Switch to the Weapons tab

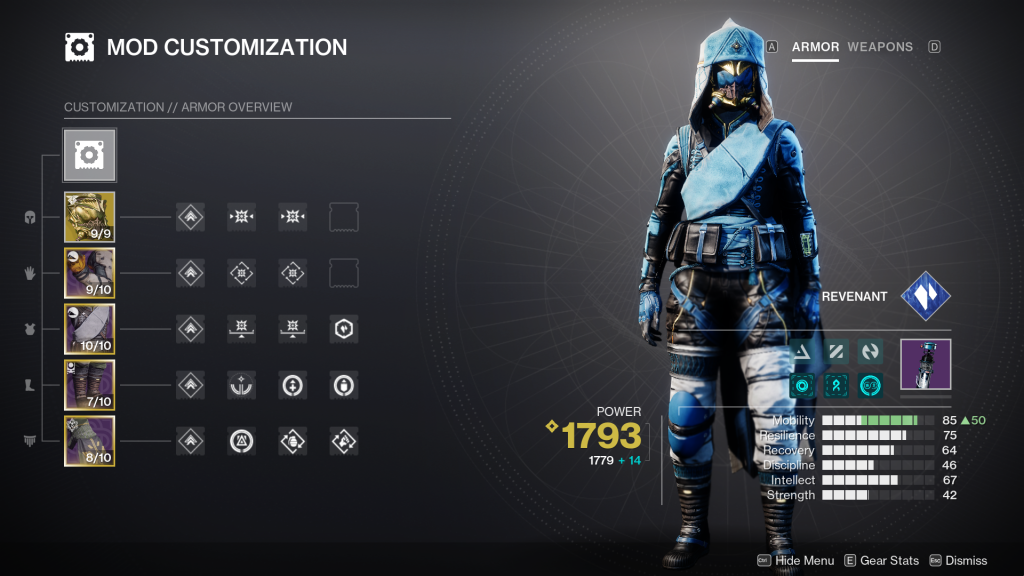(879, 47)
